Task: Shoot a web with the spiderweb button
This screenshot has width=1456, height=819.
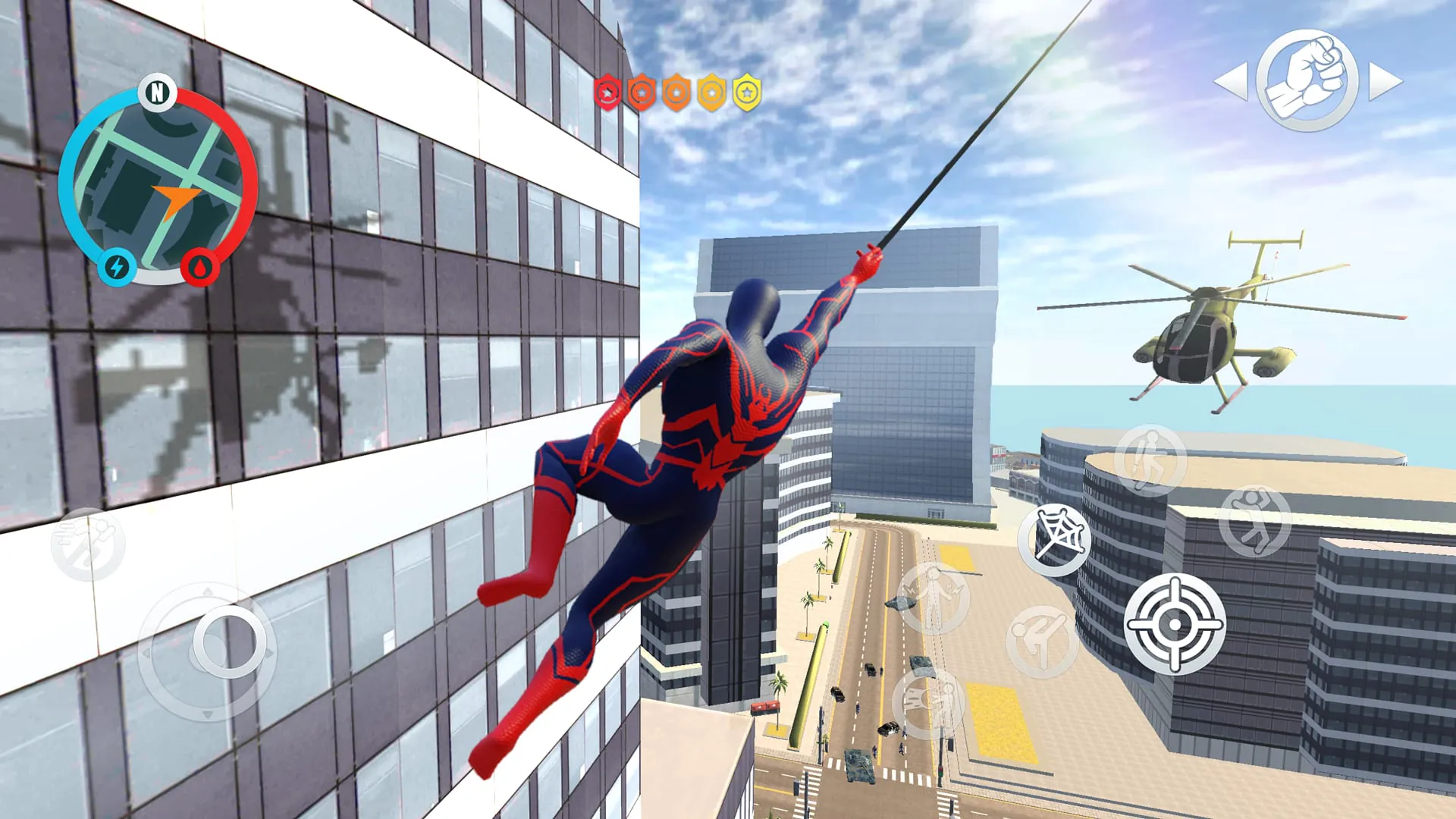Action: (1054, 539)
